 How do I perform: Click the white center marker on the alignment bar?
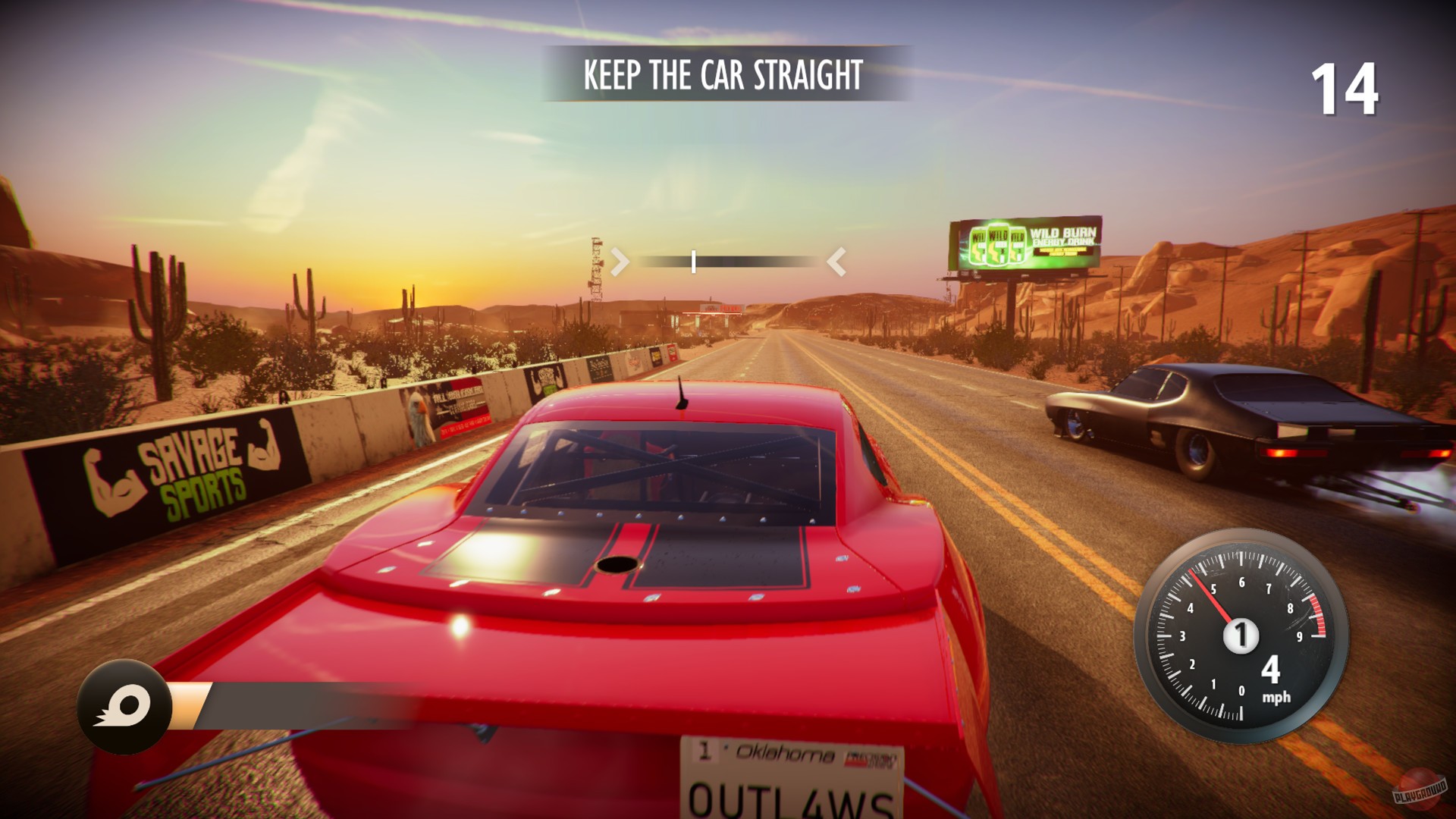coord(692,262)
